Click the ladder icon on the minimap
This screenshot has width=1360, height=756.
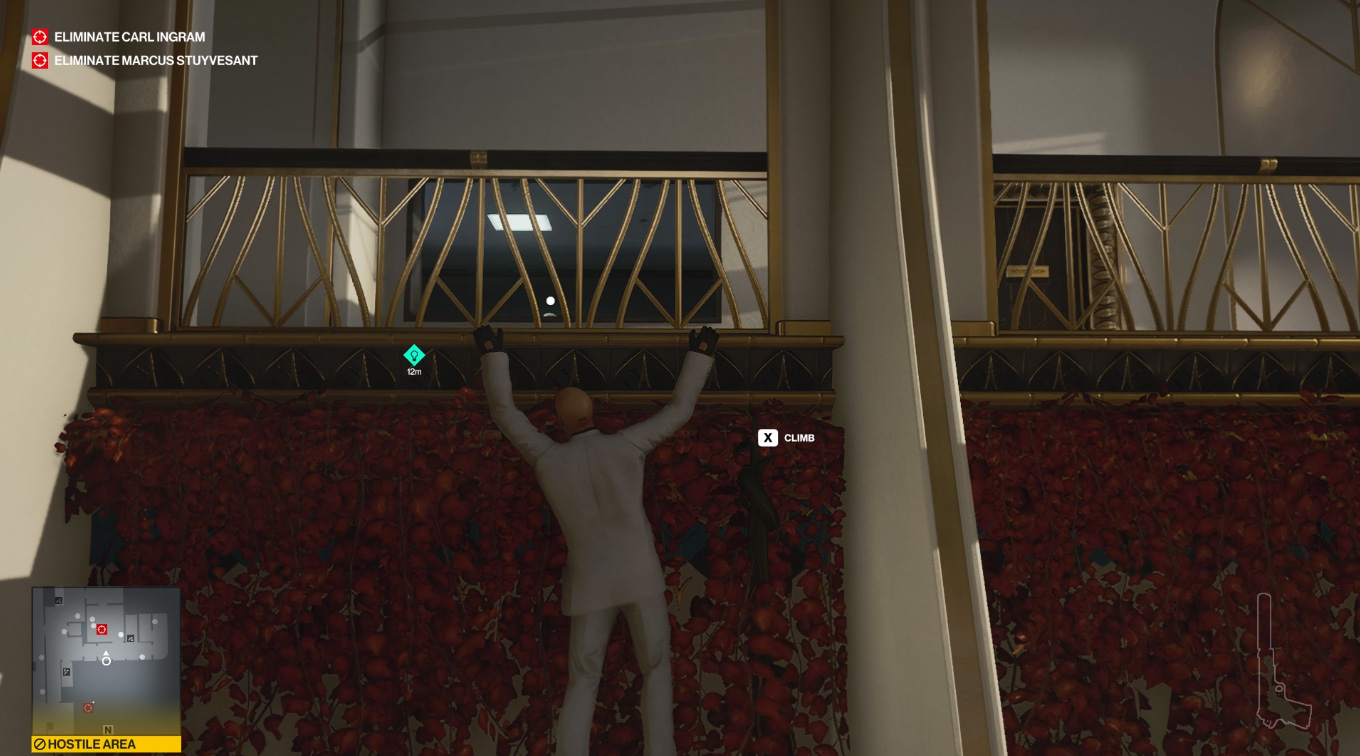(66, 672)
